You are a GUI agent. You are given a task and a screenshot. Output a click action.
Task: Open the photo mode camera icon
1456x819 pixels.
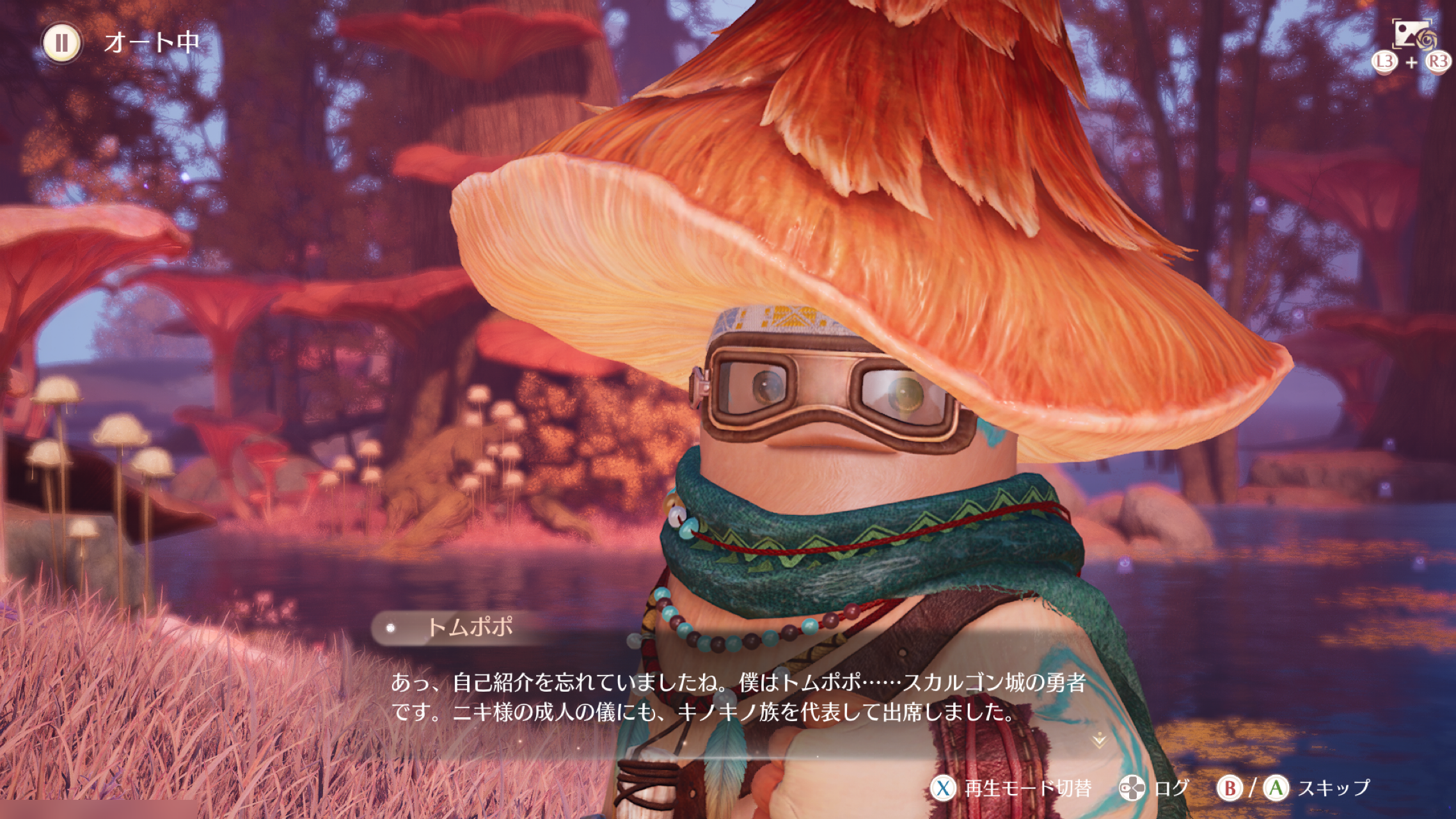[x=1411, y=35]
